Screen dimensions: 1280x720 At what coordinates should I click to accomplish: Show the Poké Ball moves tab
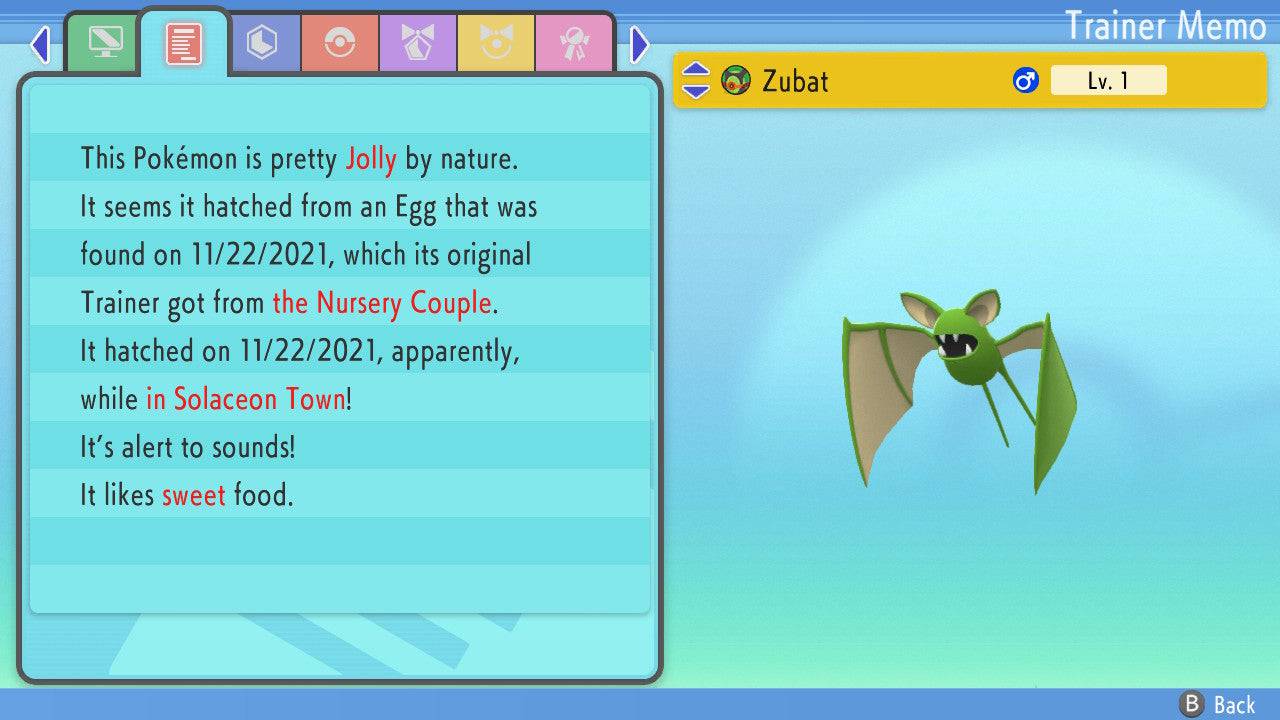point(340,43)
